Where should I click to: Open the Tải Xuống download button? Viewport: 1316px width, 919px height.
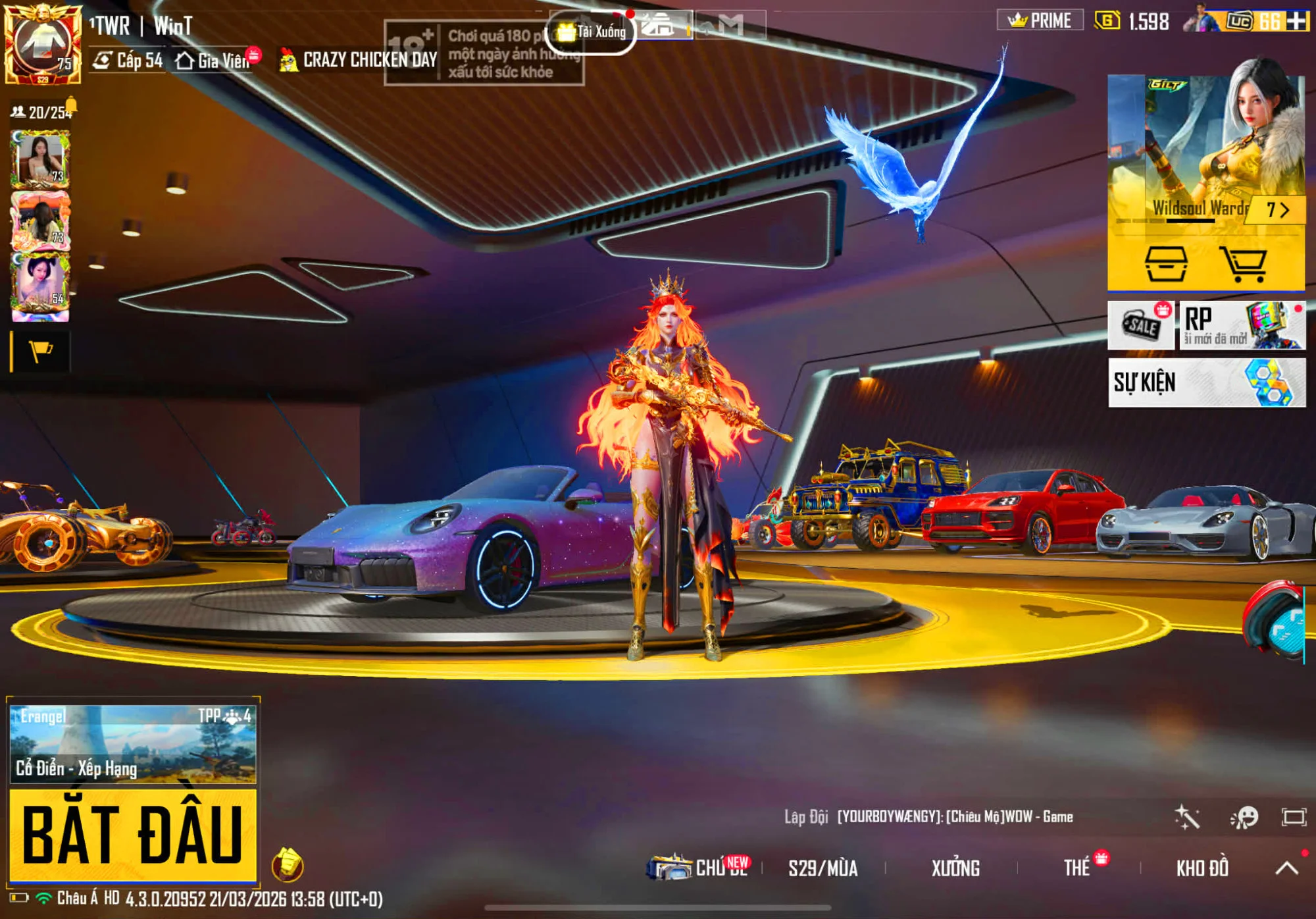tap(592, 32)
